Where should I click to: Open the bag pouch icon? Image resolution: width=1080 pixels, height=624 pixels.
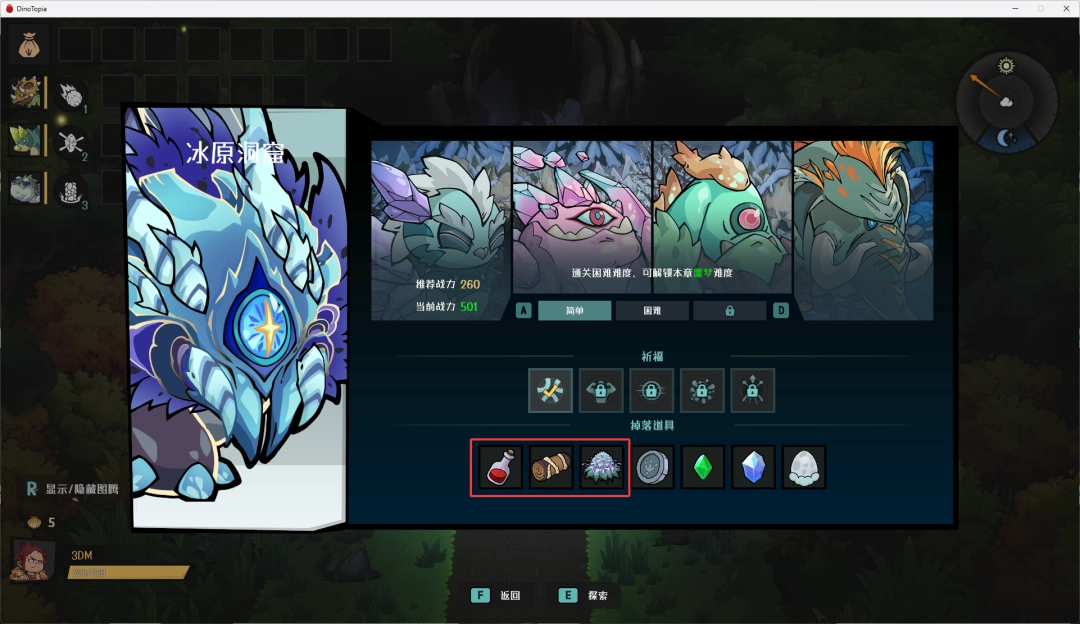pos(28,45)
